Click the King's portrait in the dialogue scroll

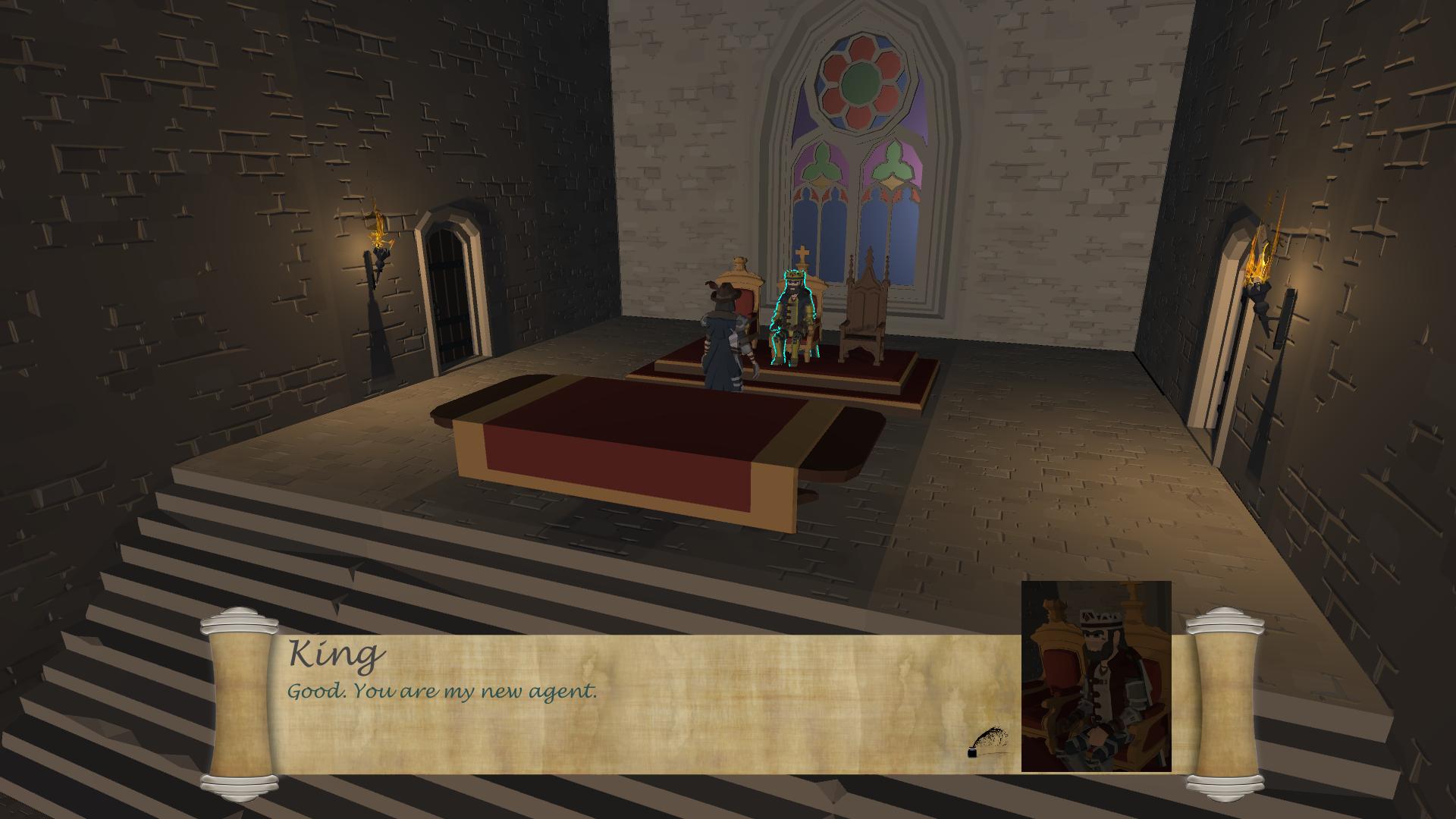pos(1096,676)
